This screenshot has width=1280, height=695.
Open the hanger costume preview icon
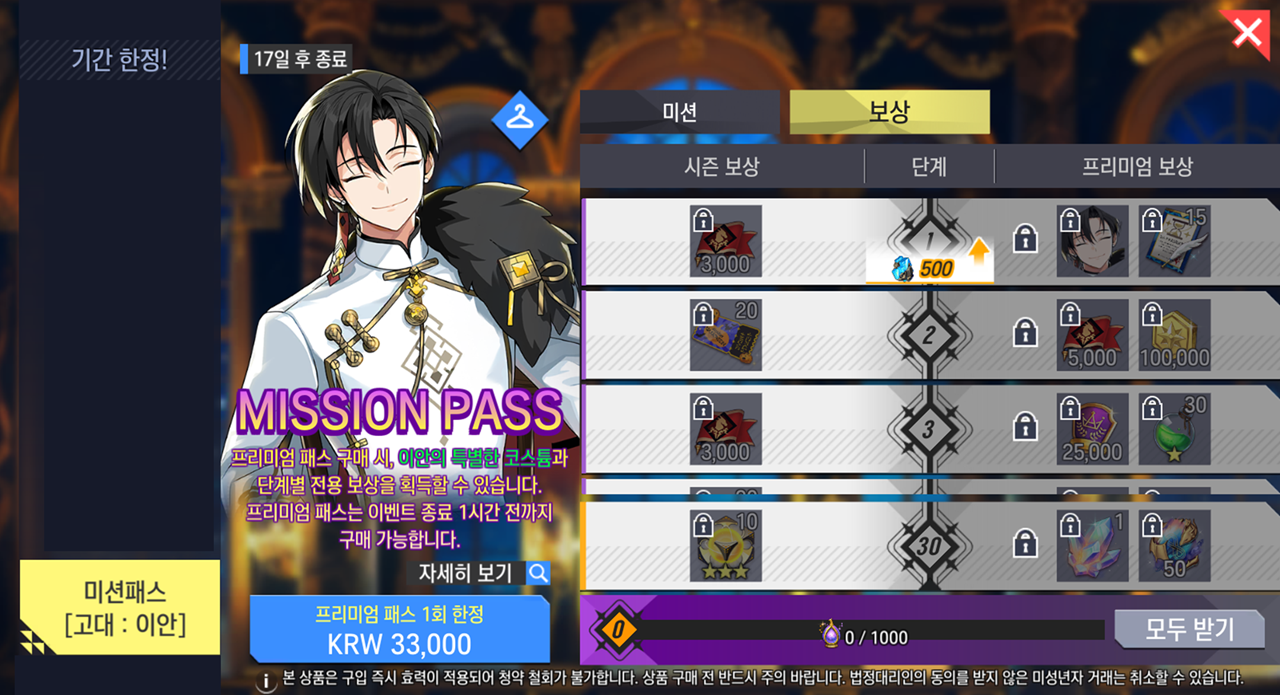(520, 118)
